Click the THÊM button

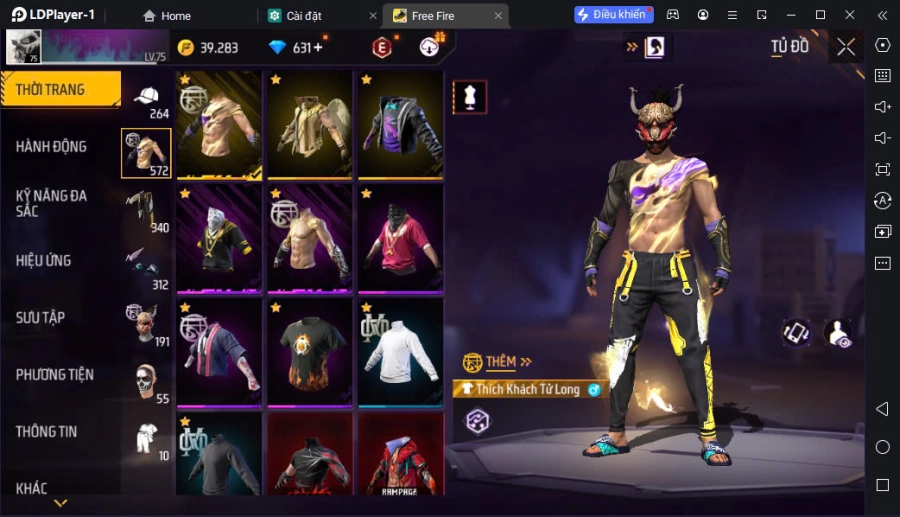click(x=498, y=361)
